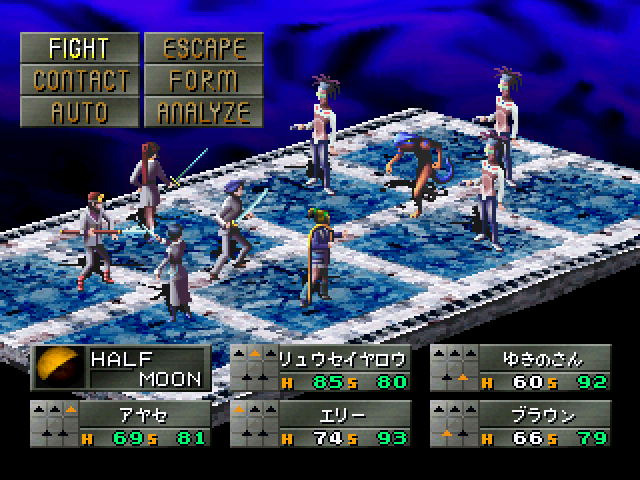640x480 pixels.
Task: Choose エリー party status panel
Action: pyautogui.click(x=320, y=423)
